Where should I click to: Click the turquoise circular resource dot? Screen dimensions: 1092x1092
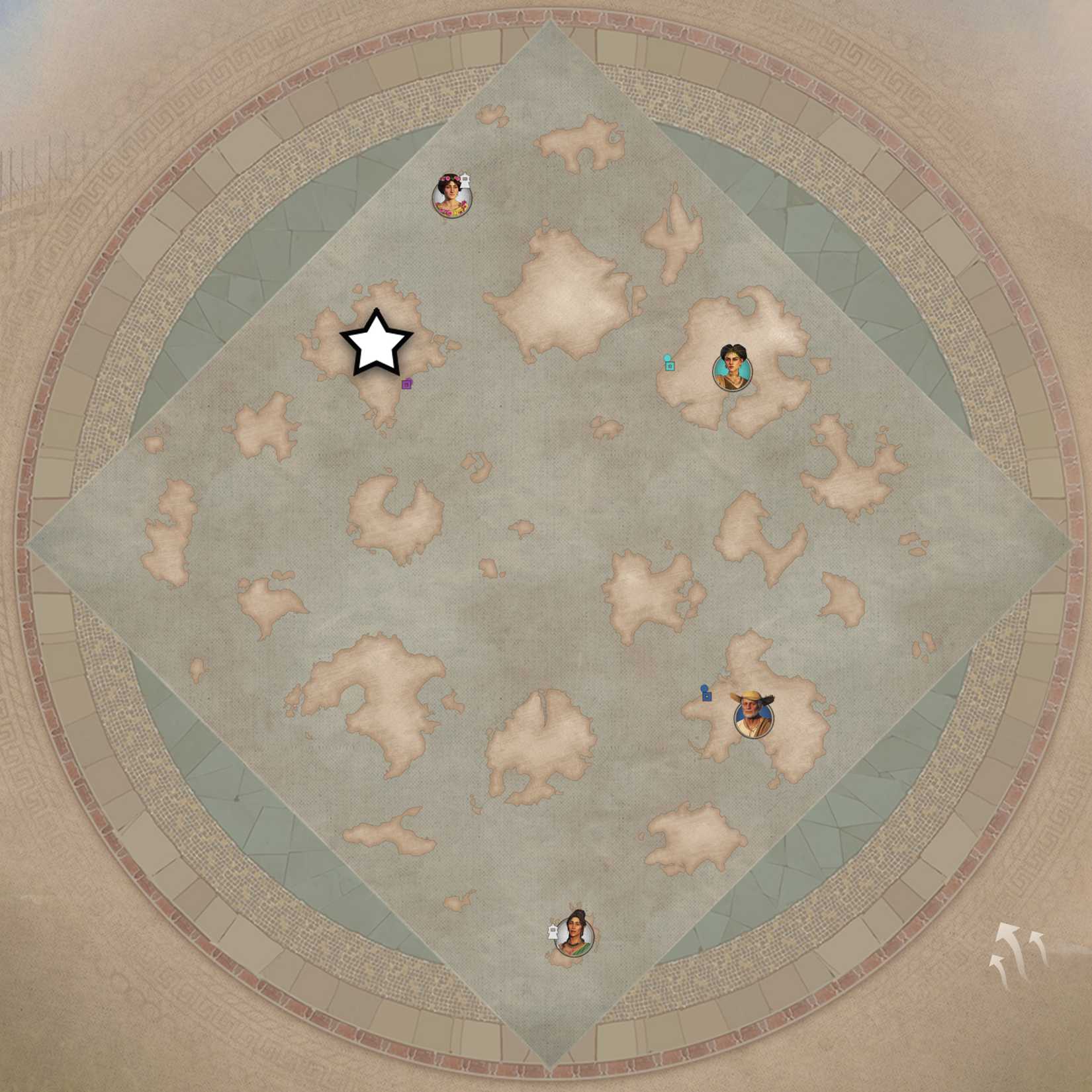coord(666,356)
